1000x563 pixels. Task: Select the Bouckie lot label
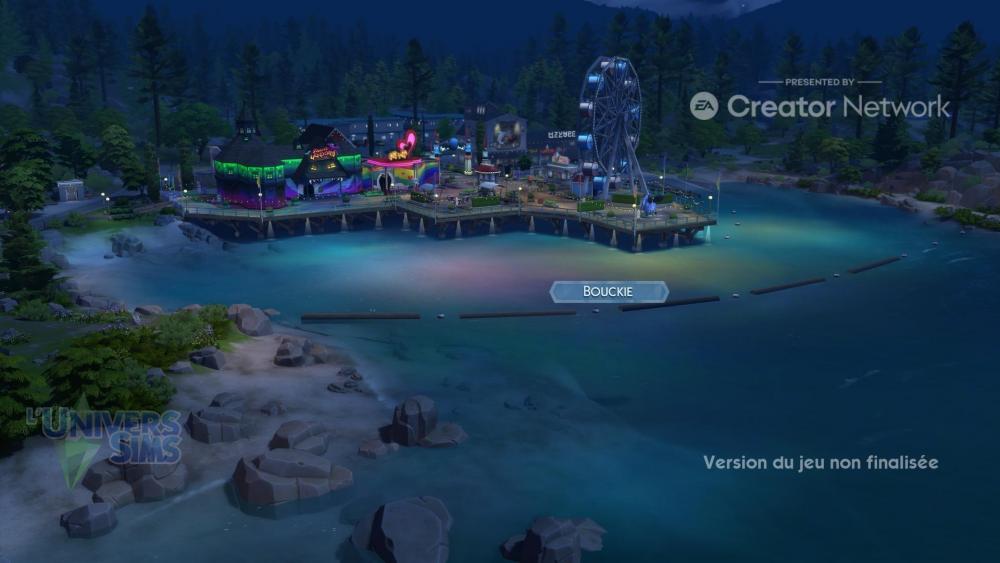coord(609,292)
